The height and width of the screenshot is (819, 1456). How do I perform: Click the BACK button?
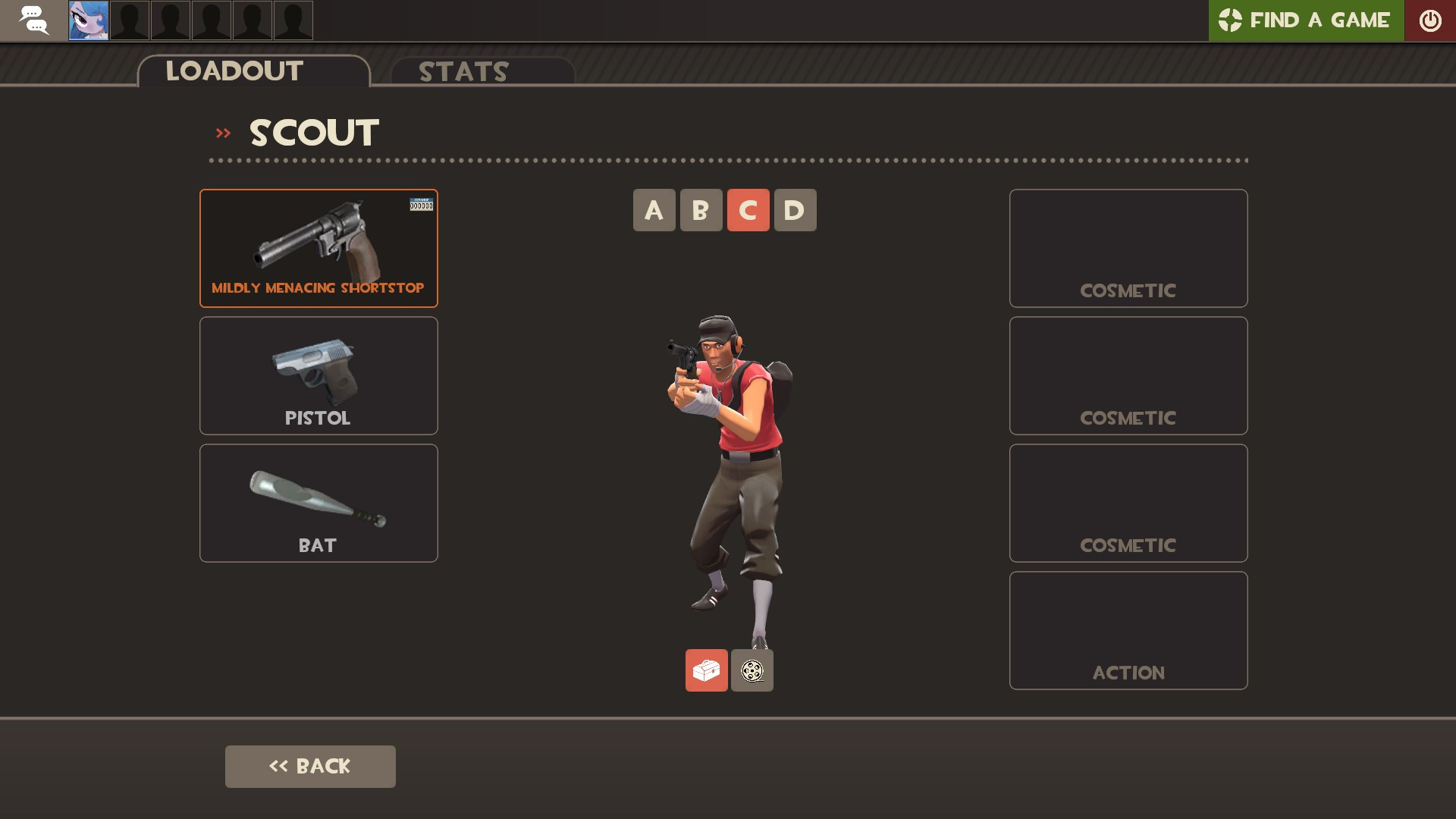coord(310,766)
